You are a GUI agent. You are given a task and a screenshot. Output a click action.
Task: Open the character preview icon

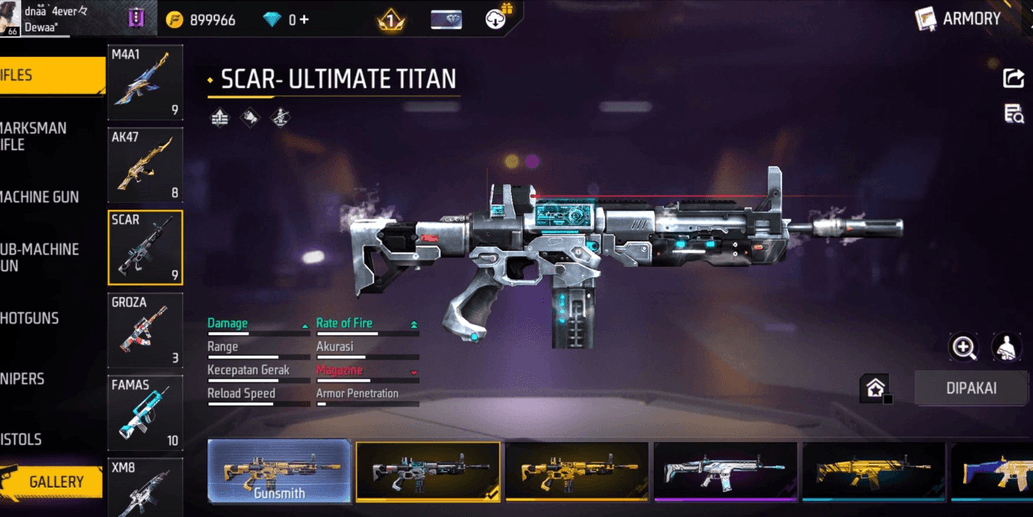[x=1006, y=347]
